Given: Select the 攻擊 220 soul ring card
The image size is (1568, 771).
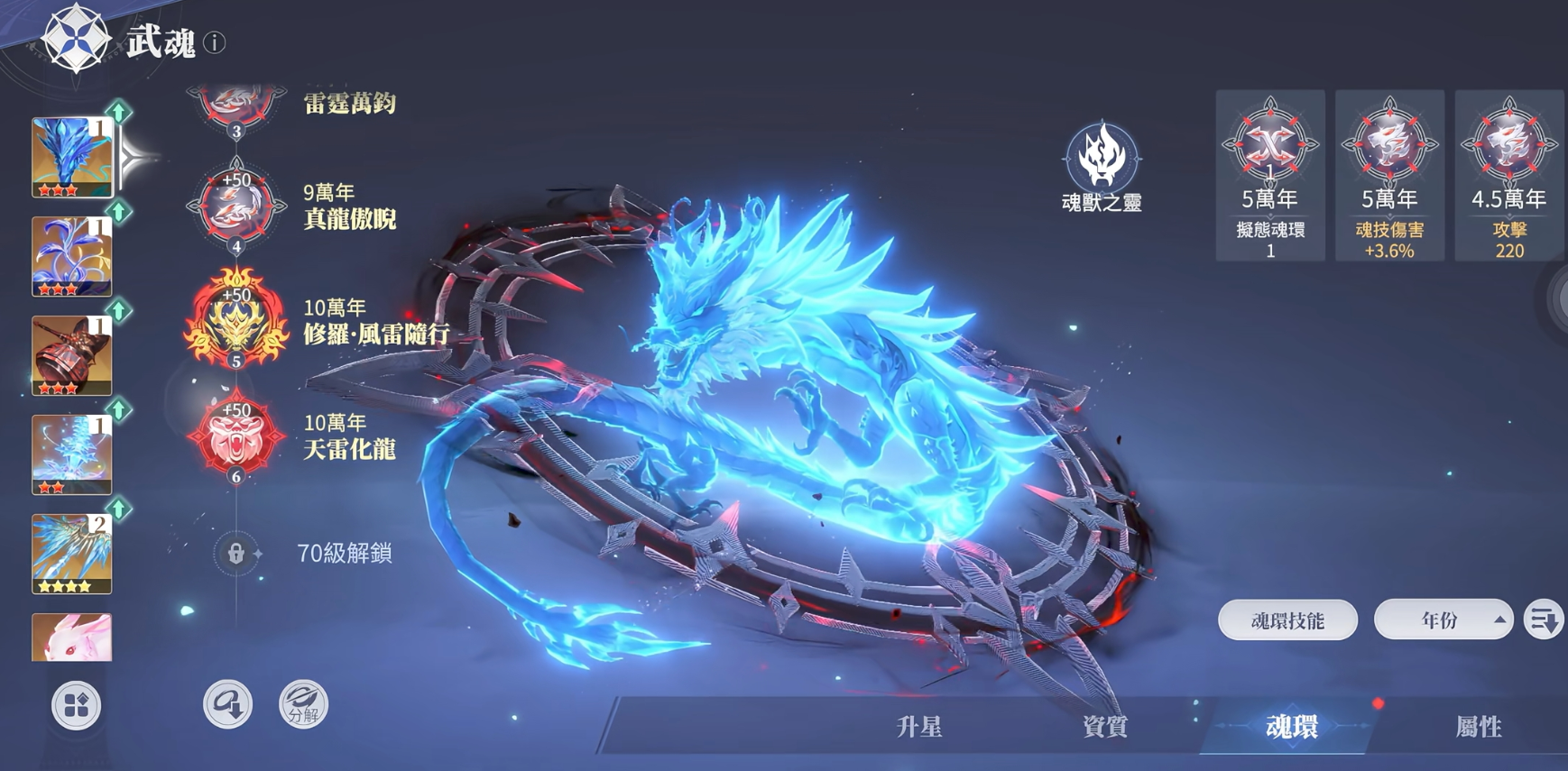Looking at the screenshot, I should [x=1508, y=176].
